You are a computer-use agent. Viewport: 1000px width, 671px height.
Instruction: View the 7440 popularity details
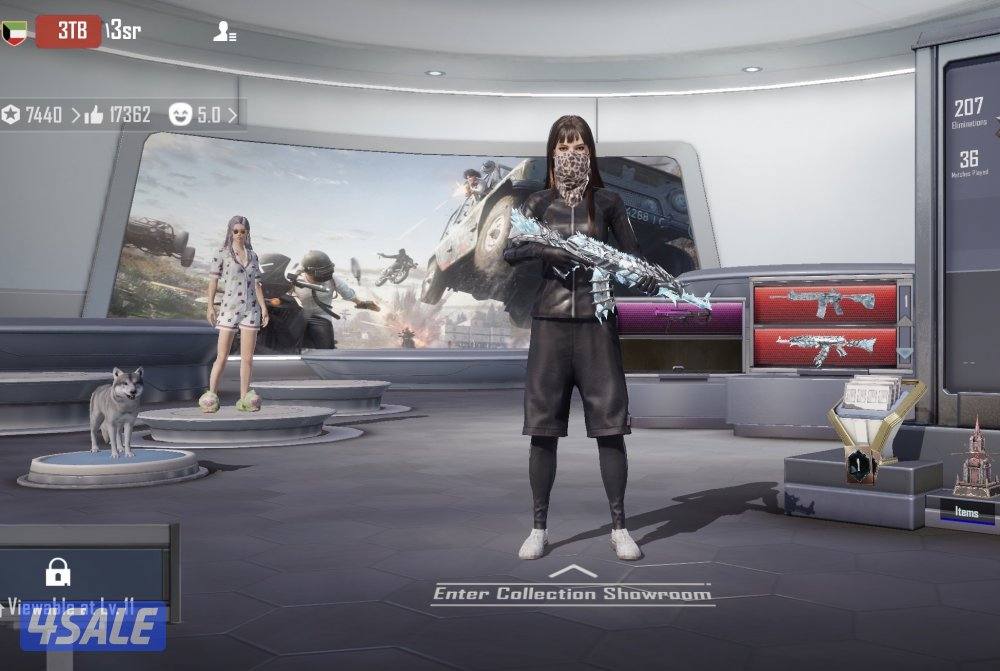coord(40,115)
